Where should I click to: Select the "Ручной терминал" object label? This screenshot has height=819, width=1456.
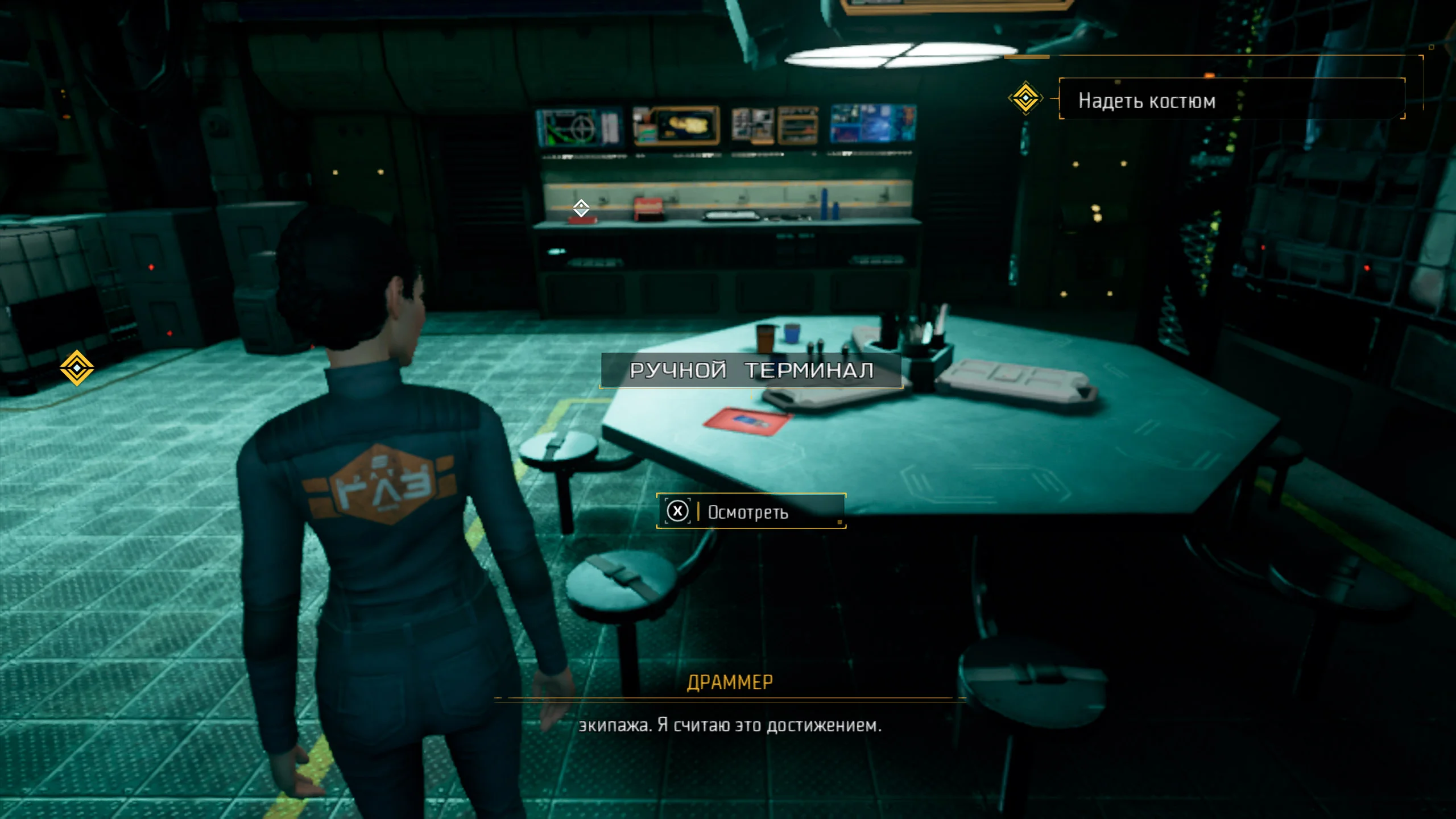(751, 370)
